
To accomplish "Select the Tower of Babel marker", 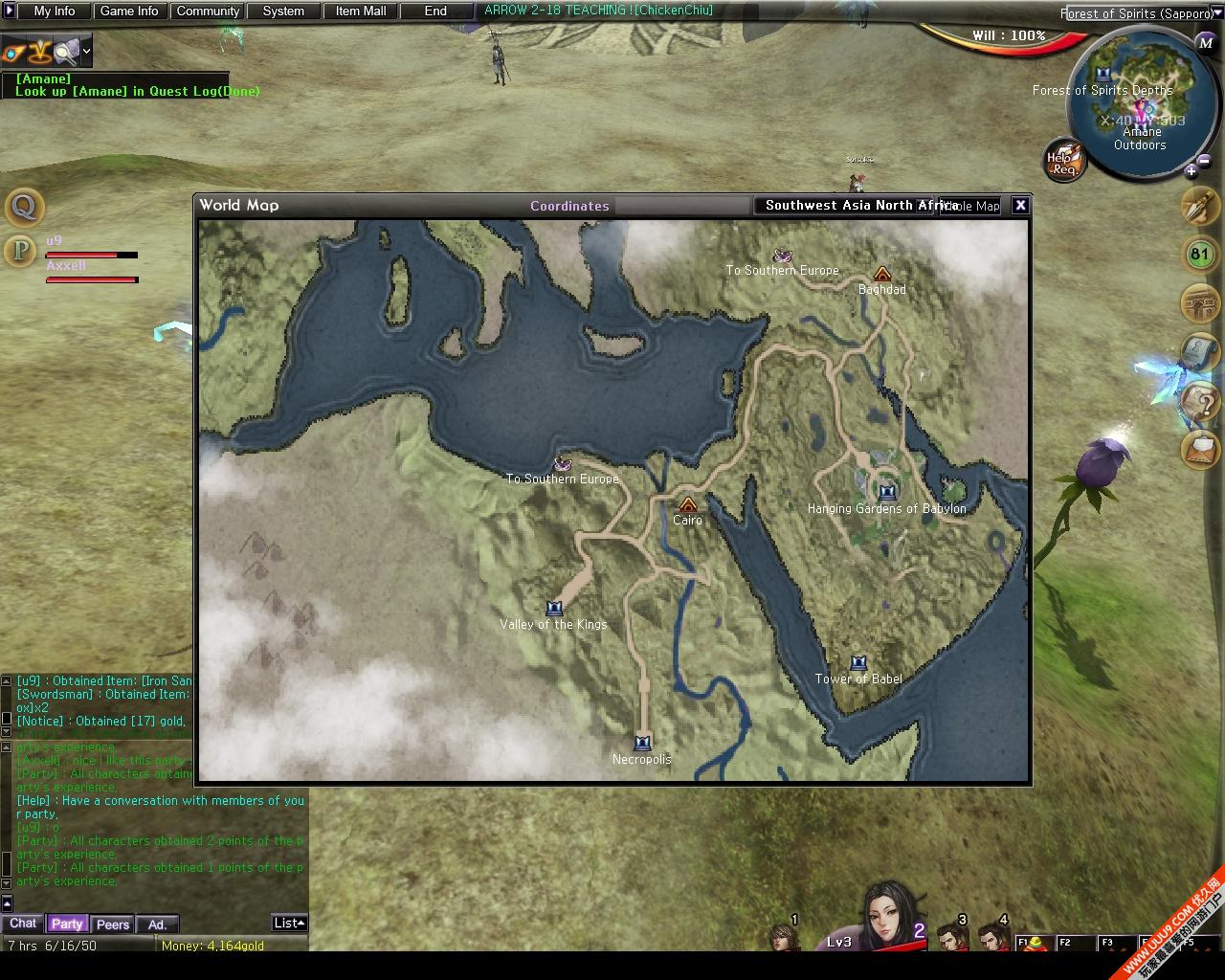I will click(858, 663).
